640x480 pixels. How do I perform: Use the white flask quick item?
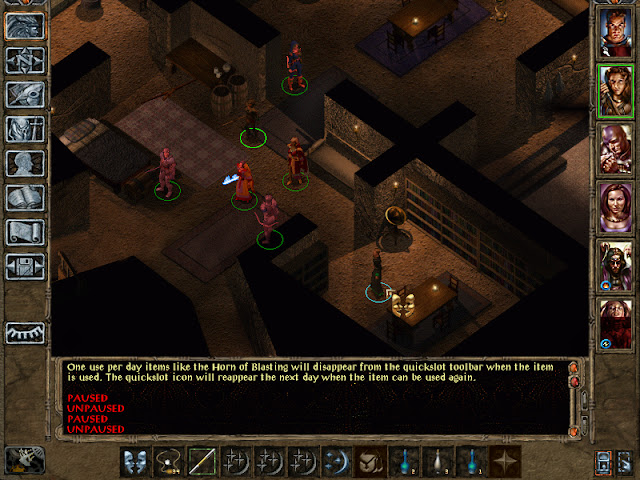click(439, 461)
